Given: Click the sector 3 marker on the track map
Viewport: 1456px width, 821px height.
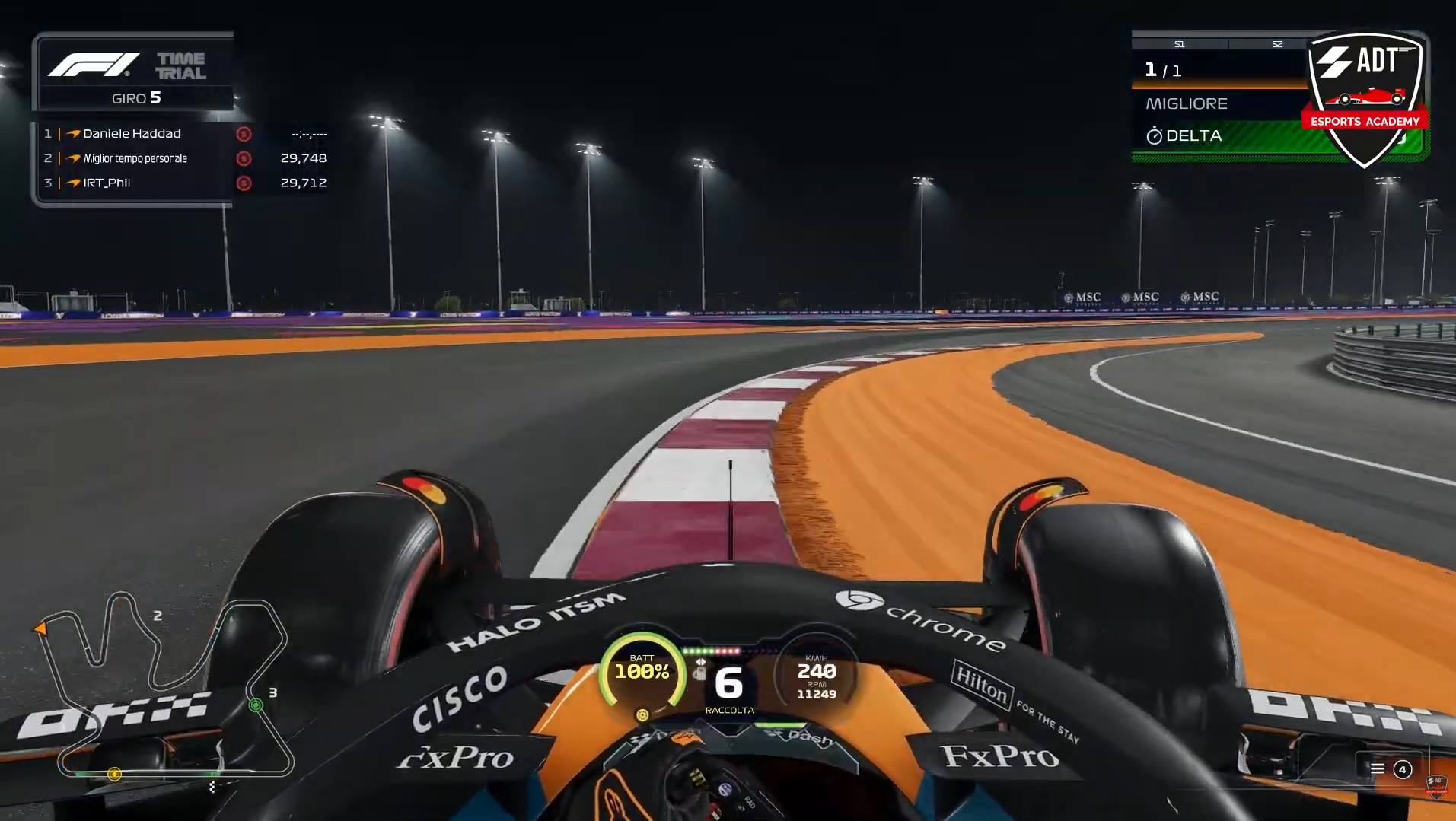Looking at the screenshot, I should point(256,705).
